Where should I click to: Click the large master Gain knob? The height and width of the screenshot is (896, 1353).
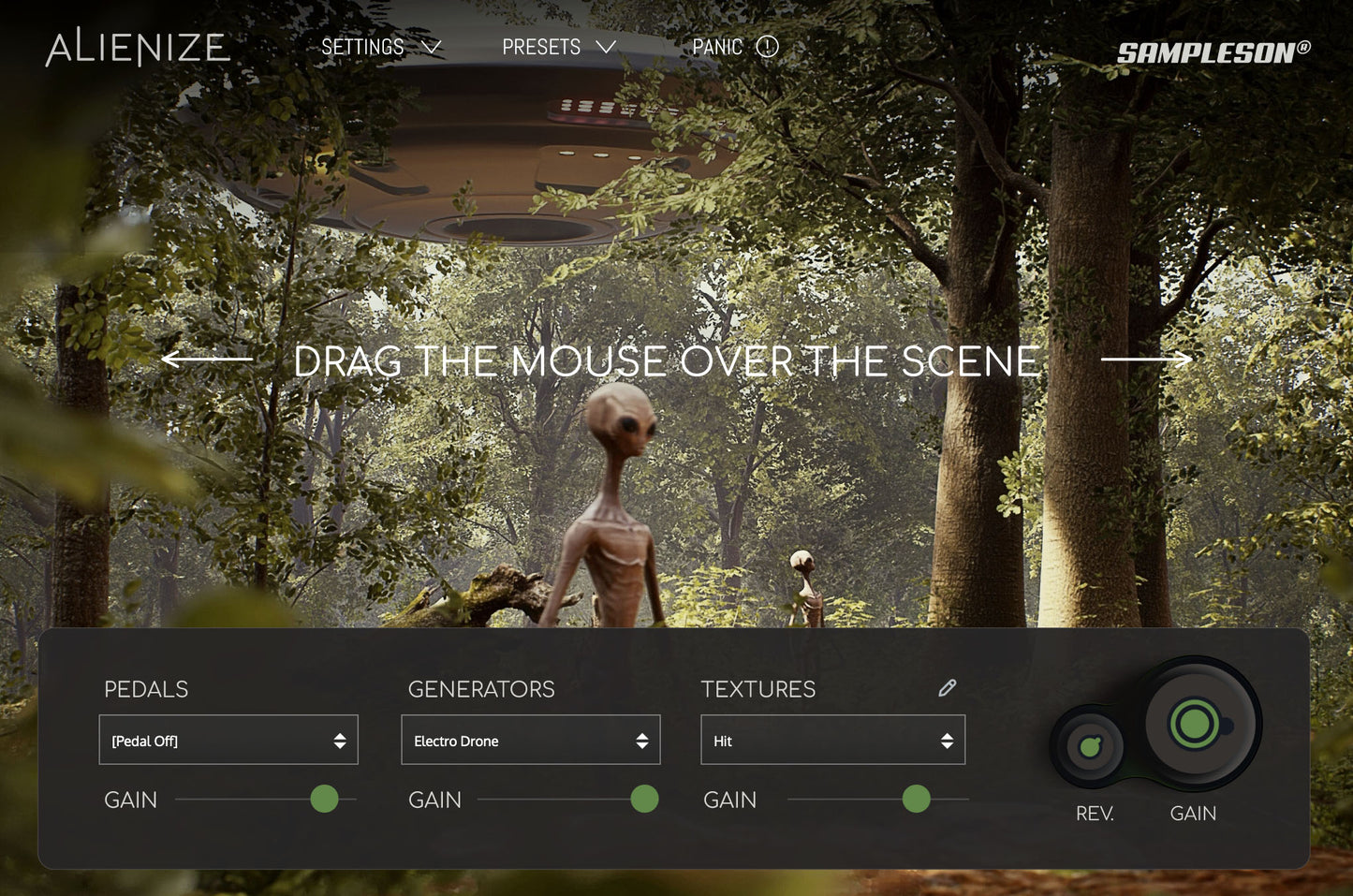[1195, 723]
